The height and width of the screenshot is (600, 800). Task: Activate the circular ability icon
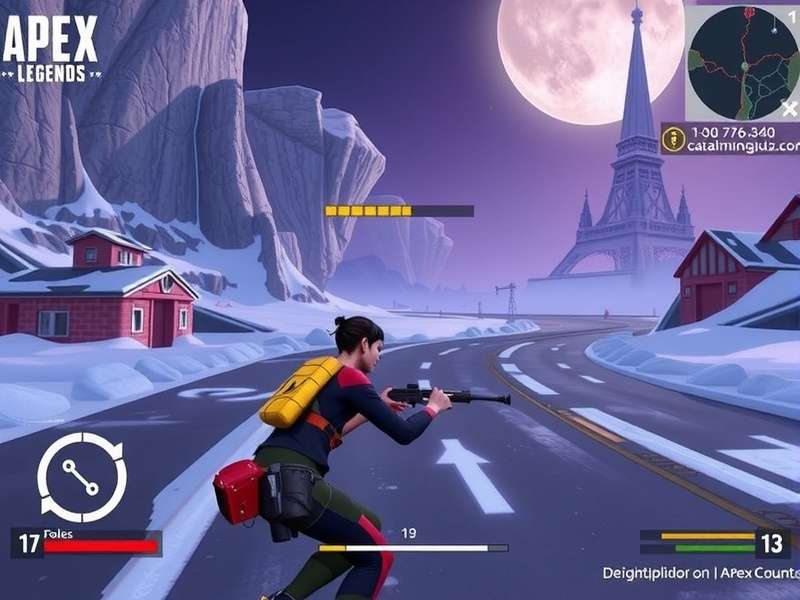(82, 477)
